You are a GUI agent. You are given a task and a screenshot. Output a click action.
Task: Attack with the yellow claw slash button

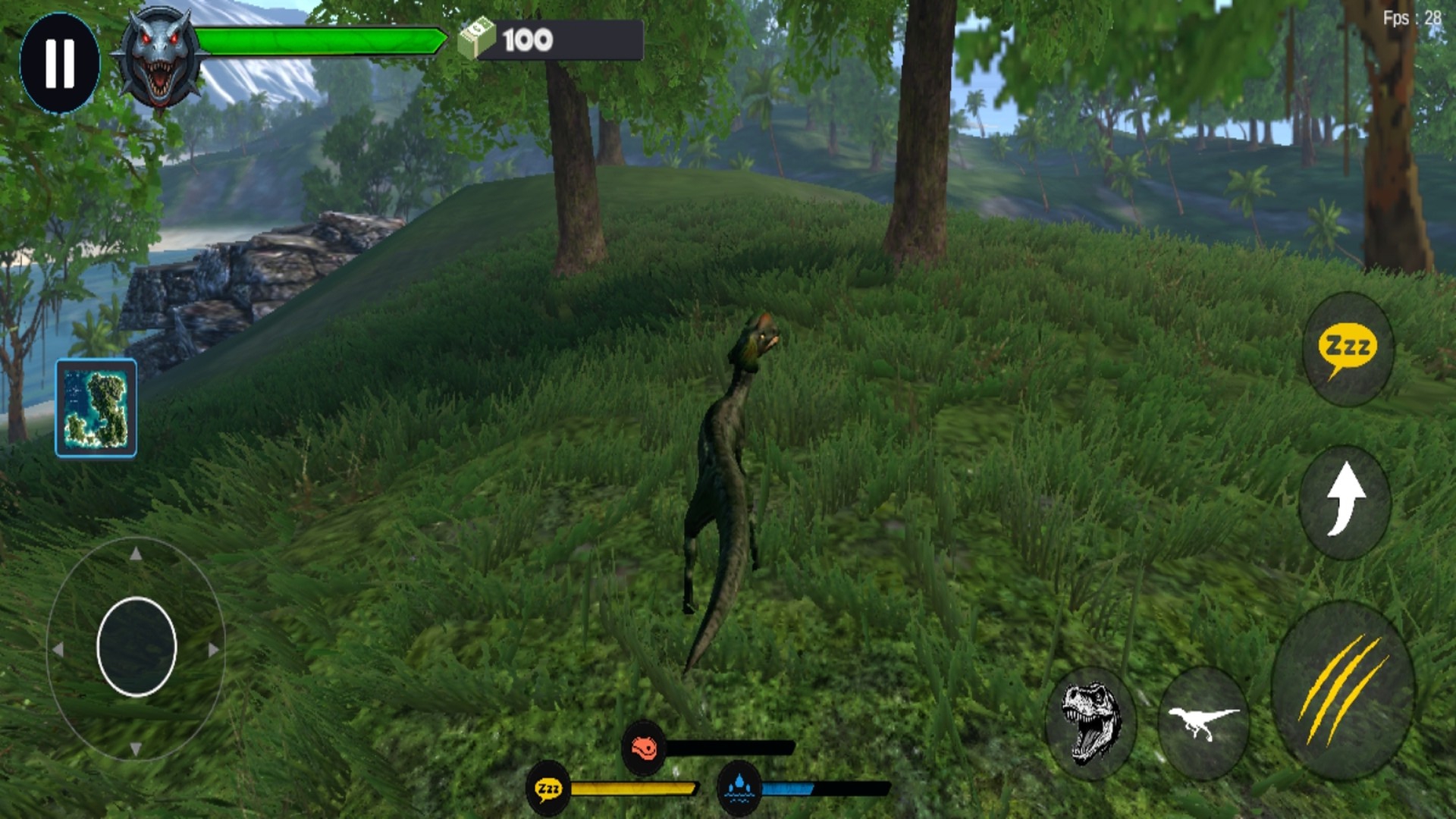coord(1342,690)
